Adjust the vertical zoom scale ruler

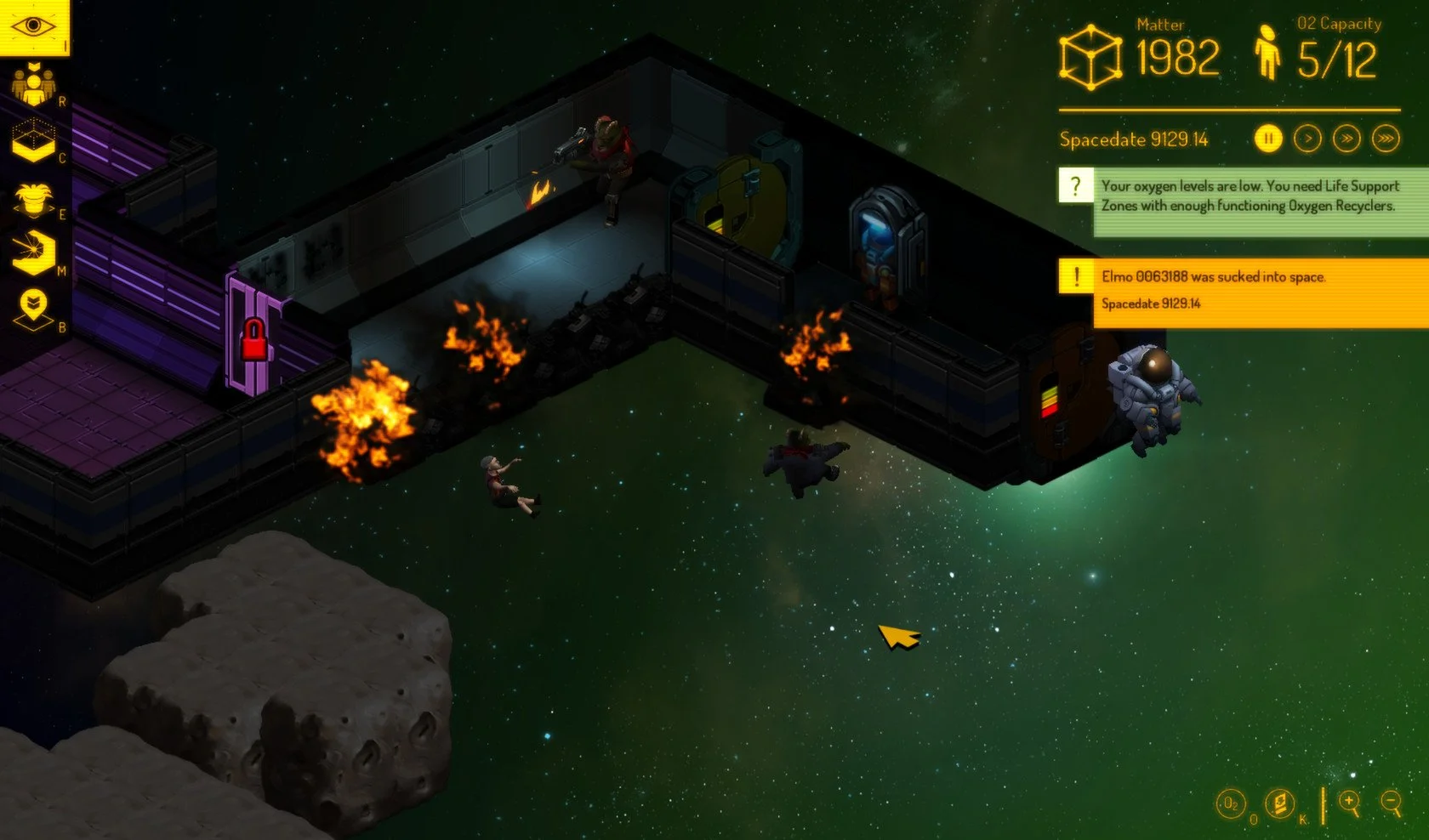click(x=1324, y=804)
